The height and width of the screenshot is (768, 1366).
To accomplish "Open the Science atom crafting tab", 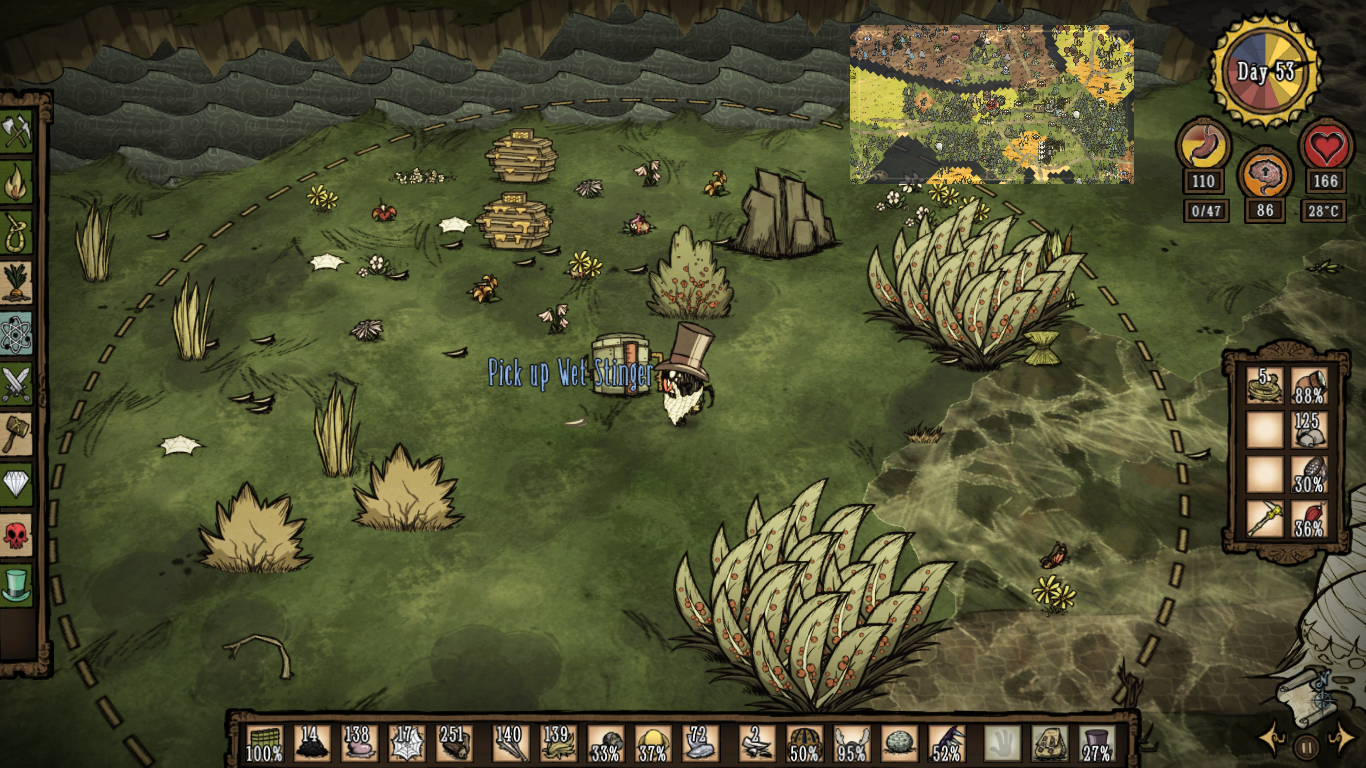I will pyautogui.click(x=17, y=333).
